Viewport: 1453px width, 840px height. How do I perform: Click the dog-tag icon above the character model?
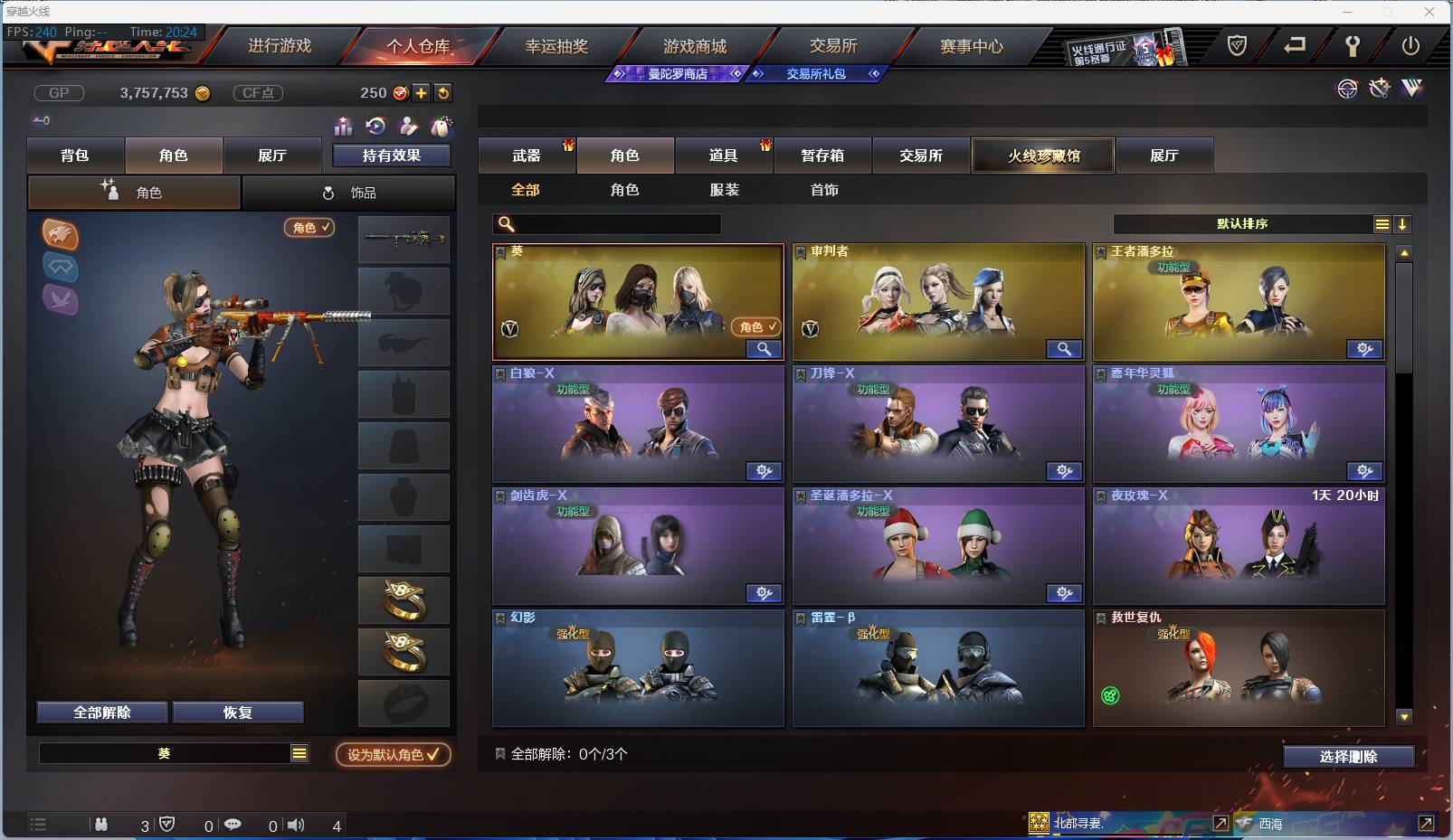pos(442,127)
